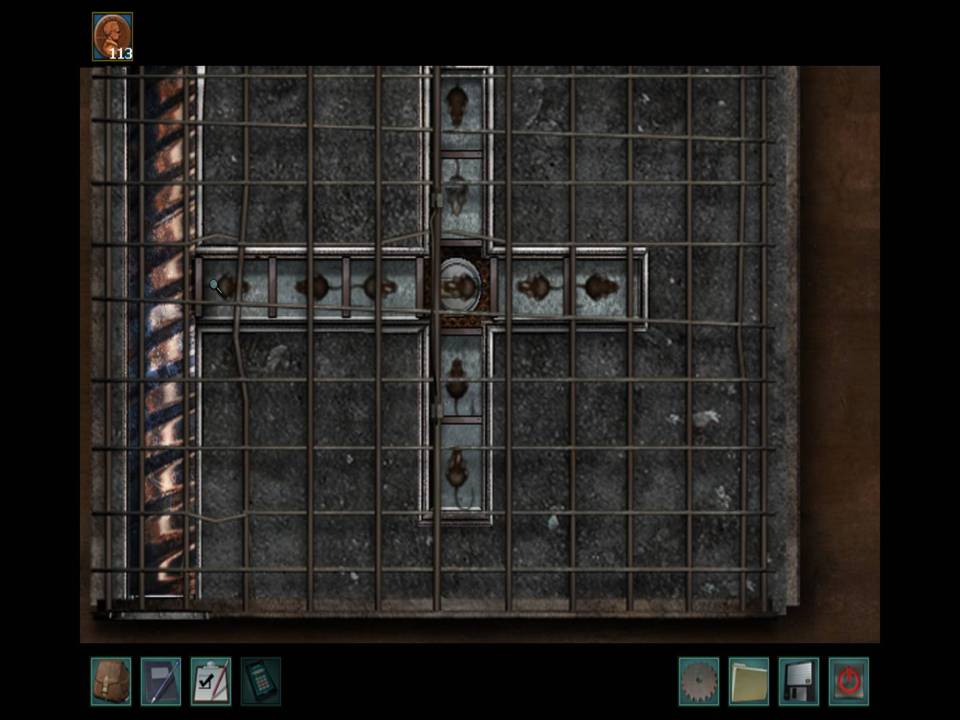
Task: Open the cell phone
Action: pyautogui.click(x=260, y=681)
